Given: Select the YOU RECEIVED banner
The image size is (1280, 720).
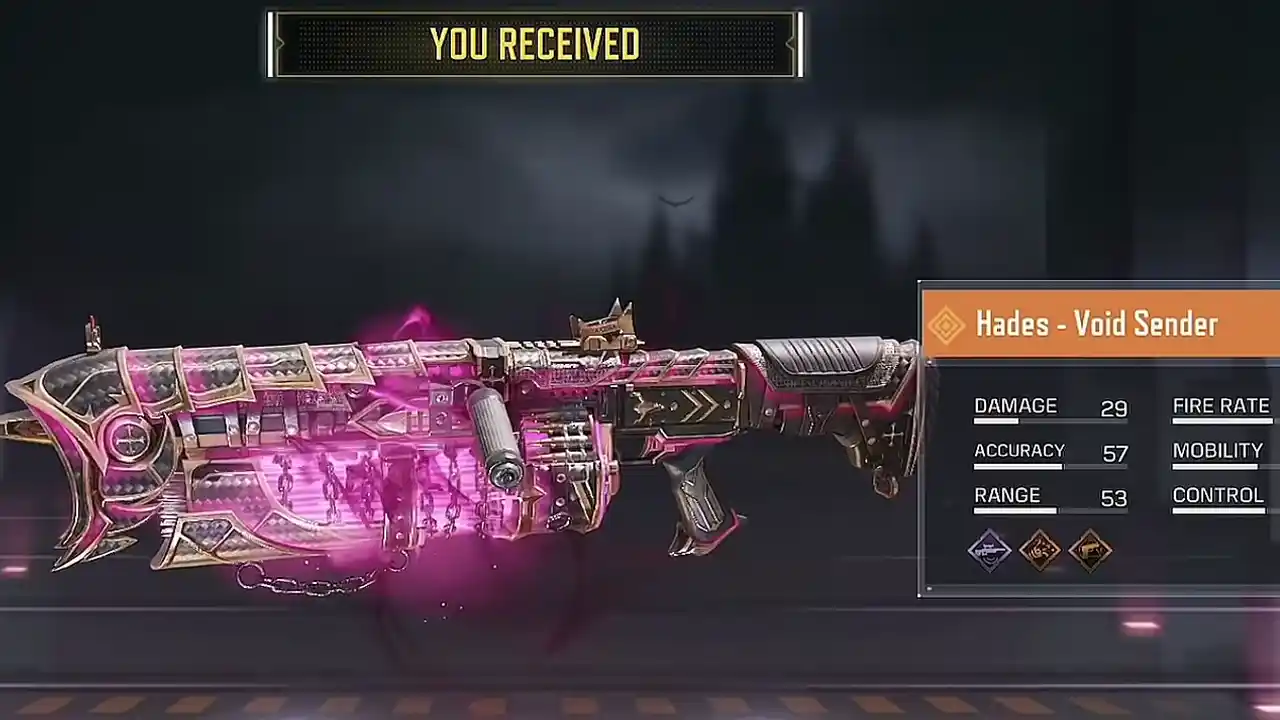Looking at the screenshot, I should (x=534, y=43).
